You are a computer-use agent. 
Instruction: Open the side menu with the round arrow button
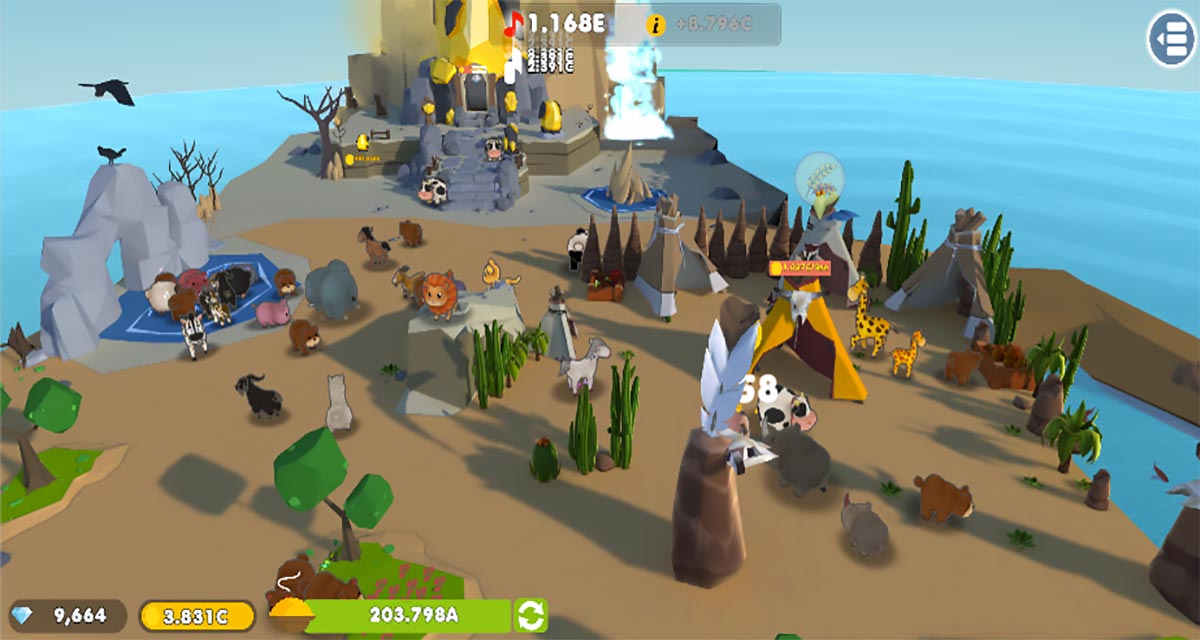pos(1171,39)
